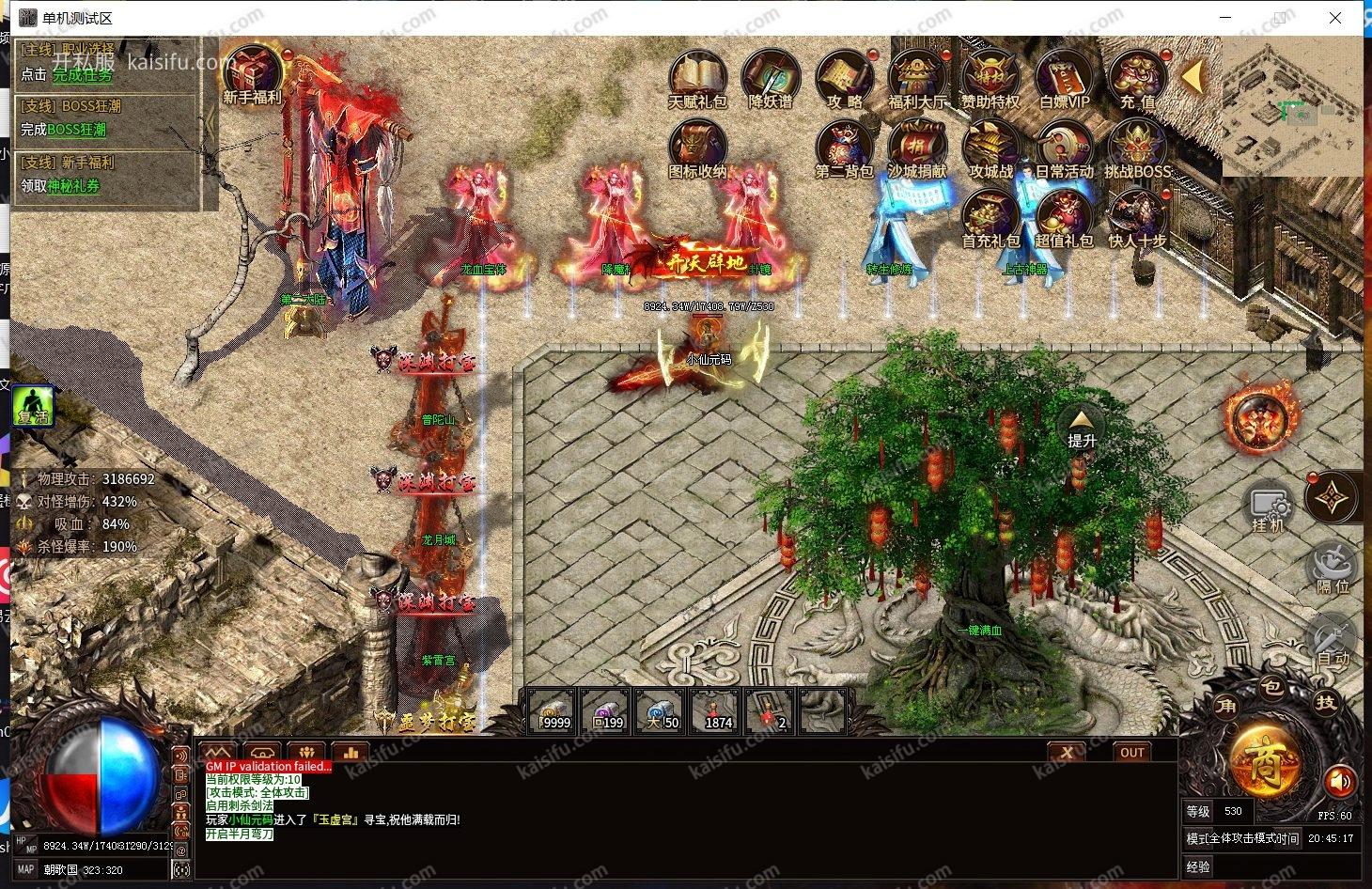The image size is (1372, 889).
Task: Open the 日常活动 daily activities icon
Action: pyautogui.click(x=1064, y=148)
